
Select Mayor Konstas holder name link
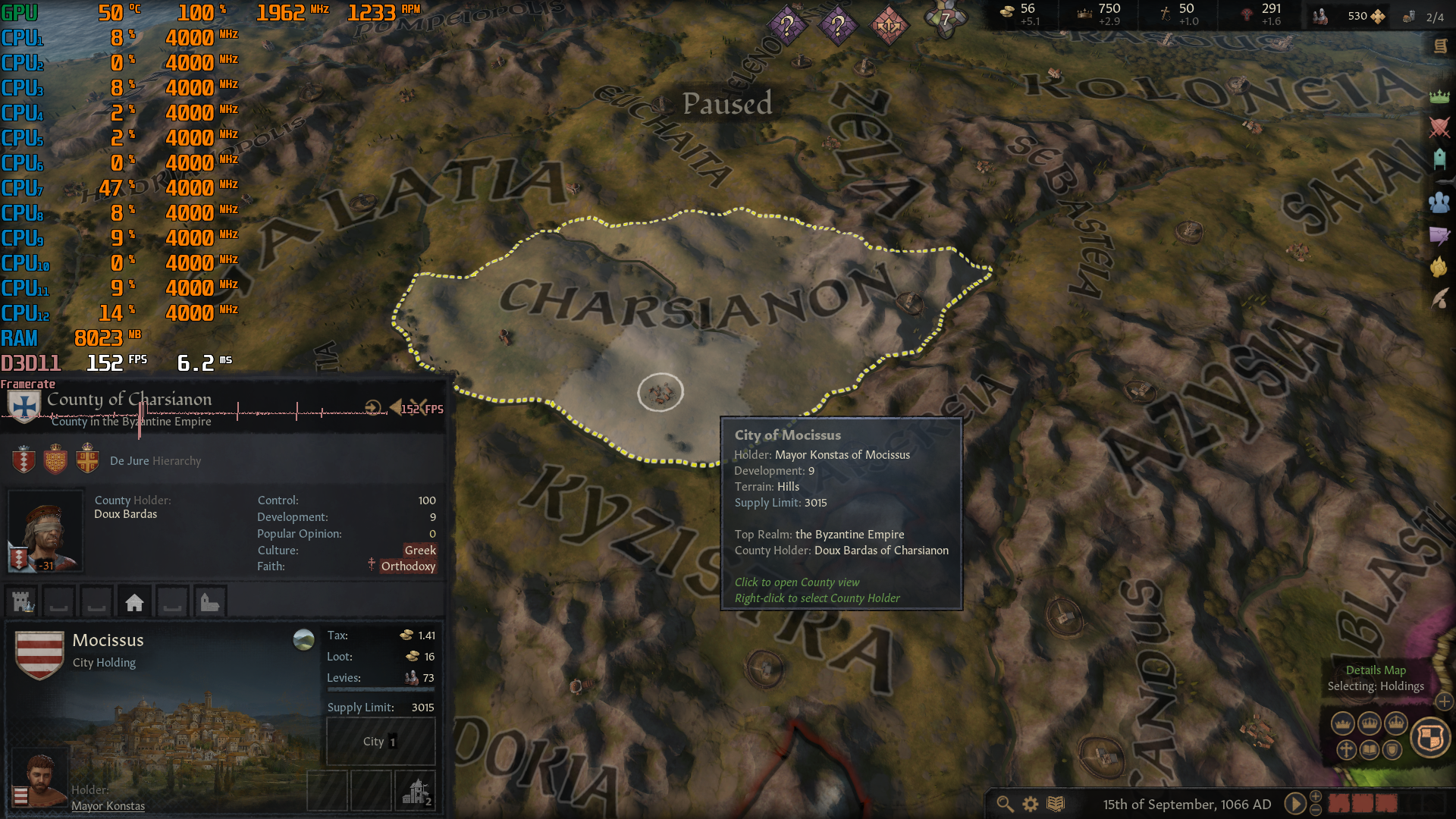coord(108,806)
